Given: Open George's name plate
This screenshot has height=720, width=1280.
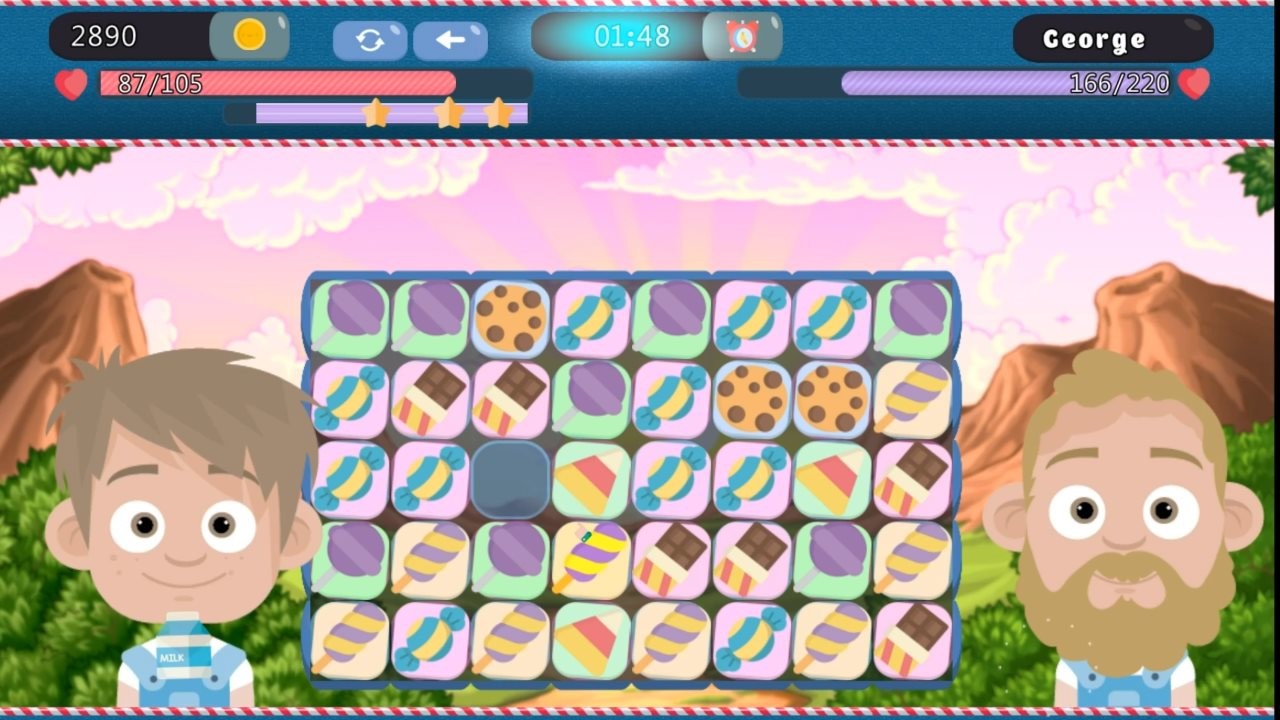Looking at the screenshot, I should [x=1112, y=39].
